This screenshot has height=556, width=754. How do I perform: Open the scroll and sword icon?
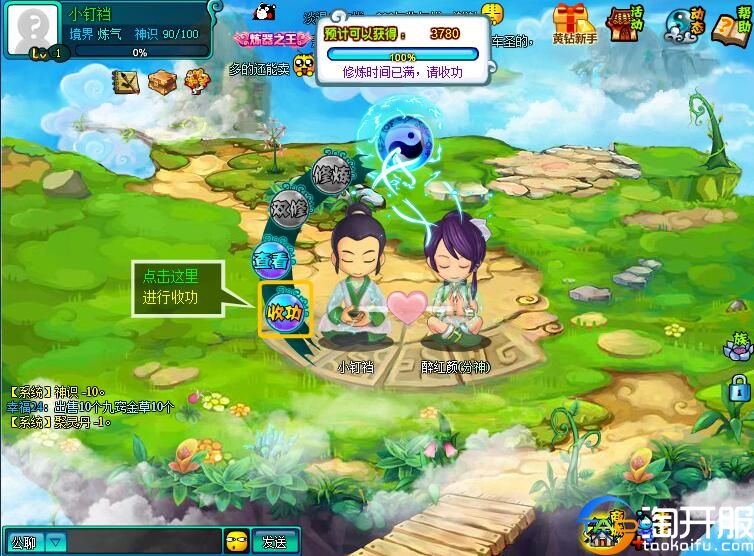126,81
